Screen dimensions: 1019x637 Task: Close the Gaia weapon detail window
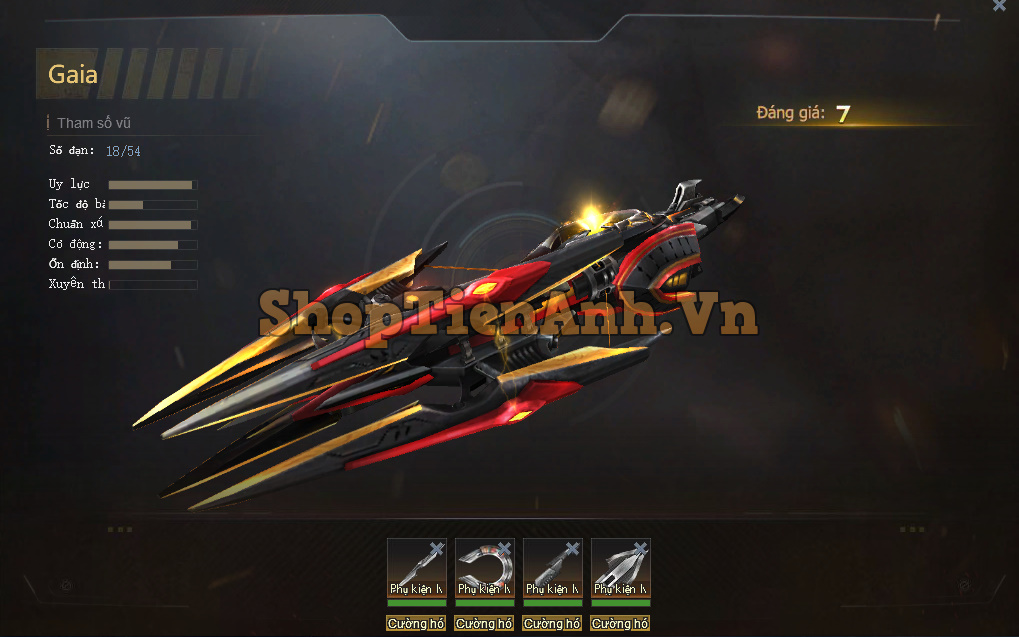(x=999, y=6)
